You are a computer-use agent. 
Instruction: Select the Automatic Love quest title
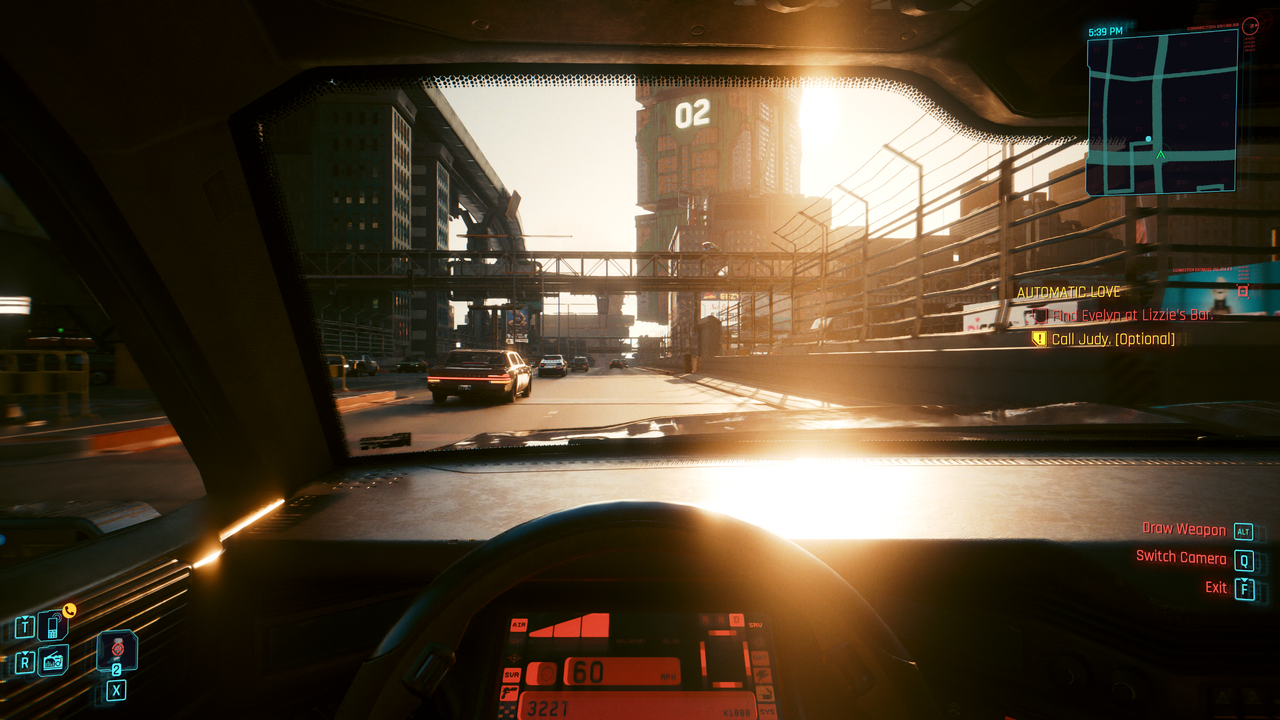pyautogui.click(x=1068, y=292)
